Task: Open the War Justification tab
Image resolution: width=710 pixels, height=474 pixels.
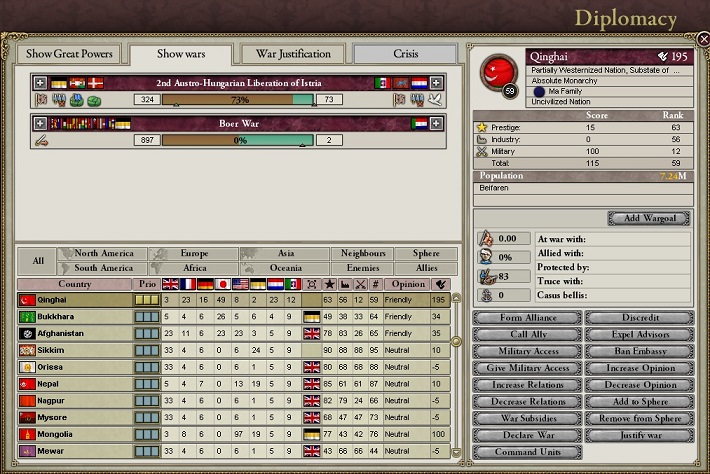Action: 293,53
